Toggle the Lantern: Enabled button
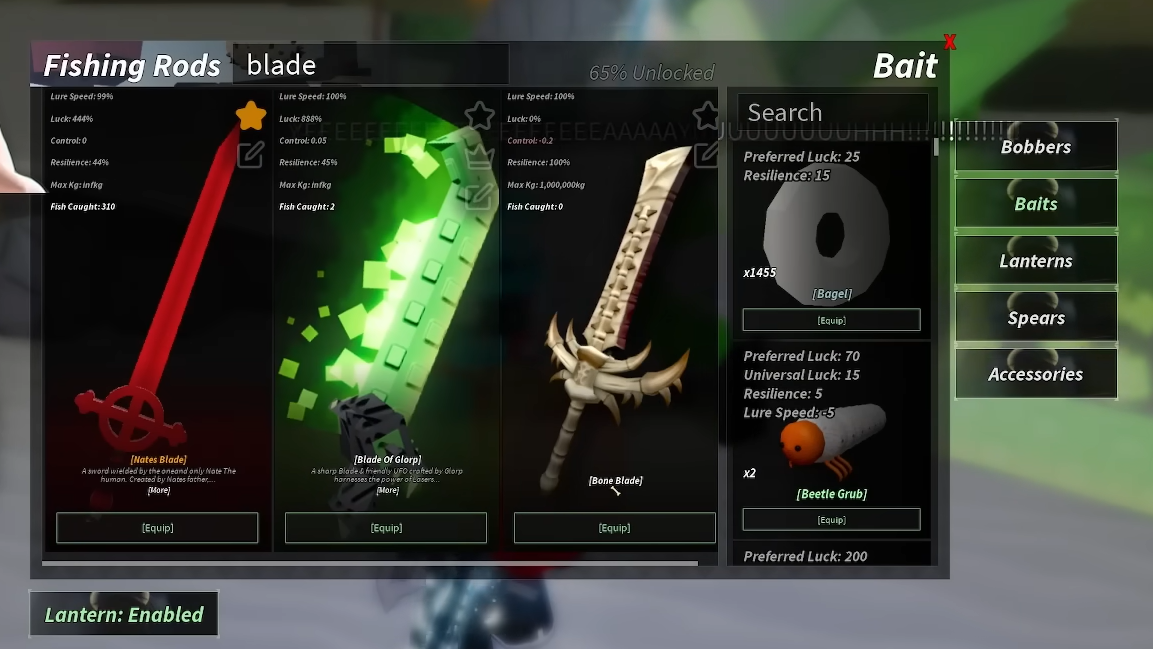This screenshot has width=1153, height=649. point(124,614)
